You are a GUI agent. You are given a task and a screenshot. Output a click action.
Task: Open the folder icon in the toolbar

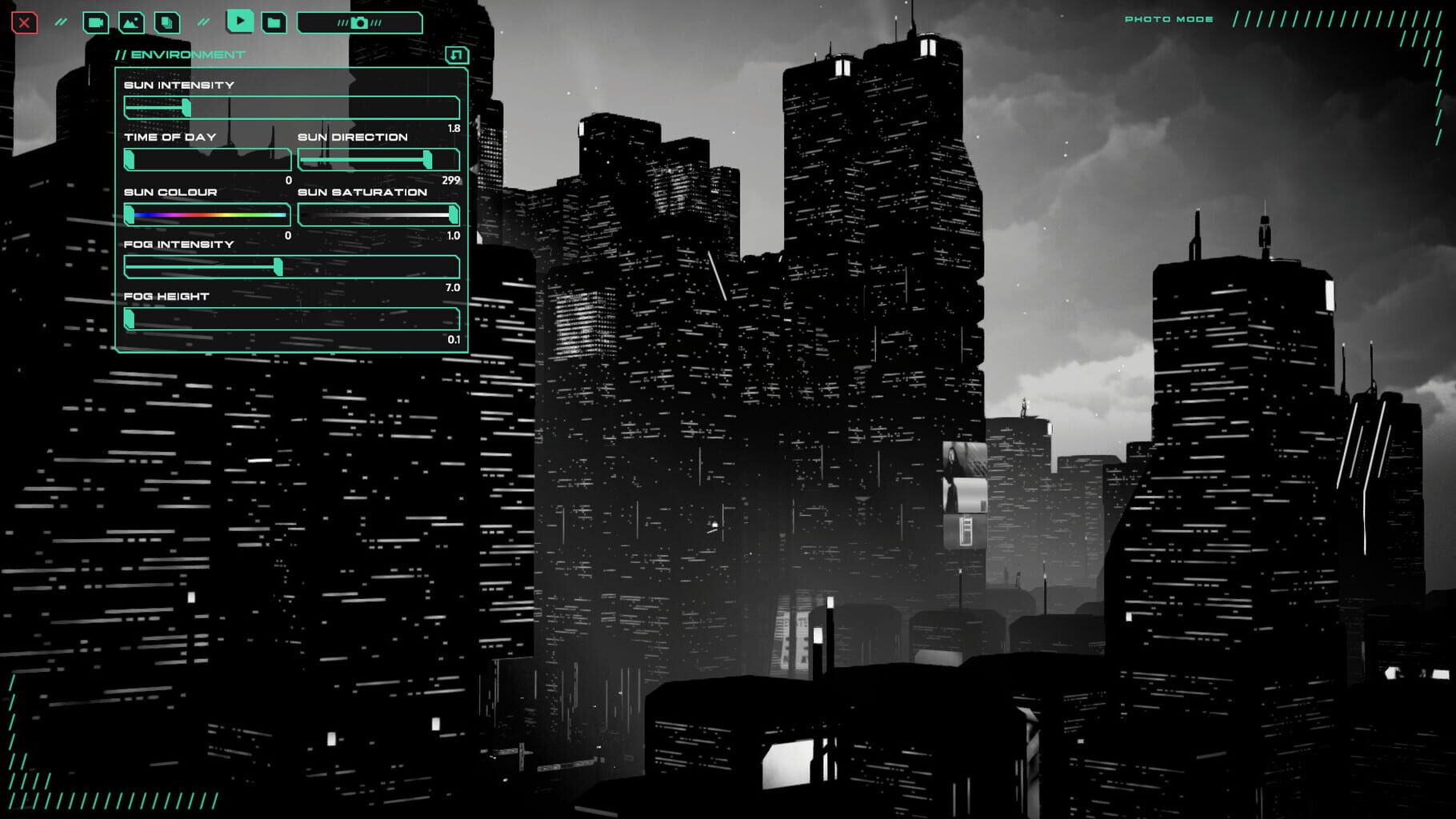click(x=274, y=22)
